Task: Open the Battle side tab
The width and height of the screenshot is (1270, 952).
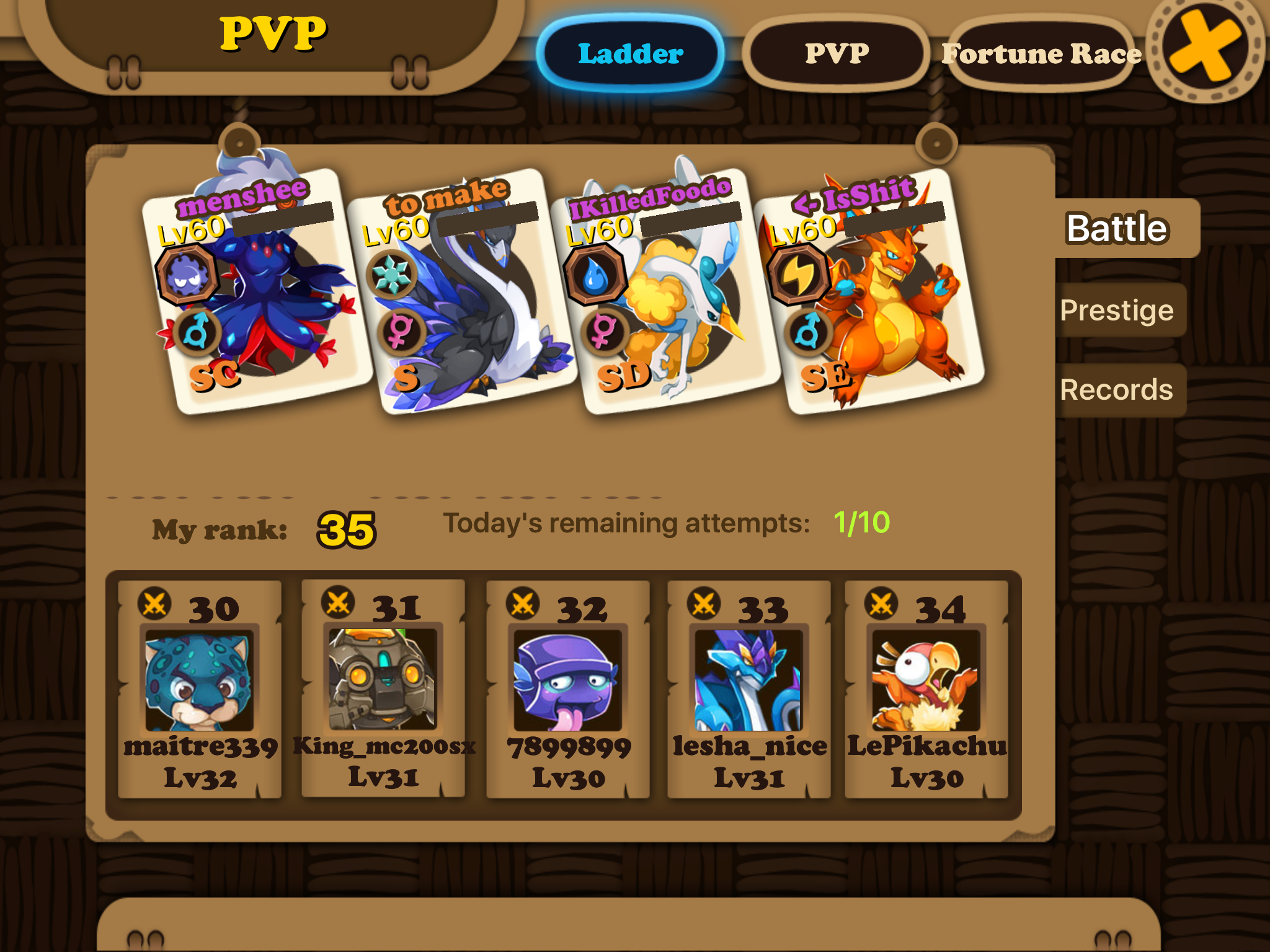Action: pos(1117,228)
